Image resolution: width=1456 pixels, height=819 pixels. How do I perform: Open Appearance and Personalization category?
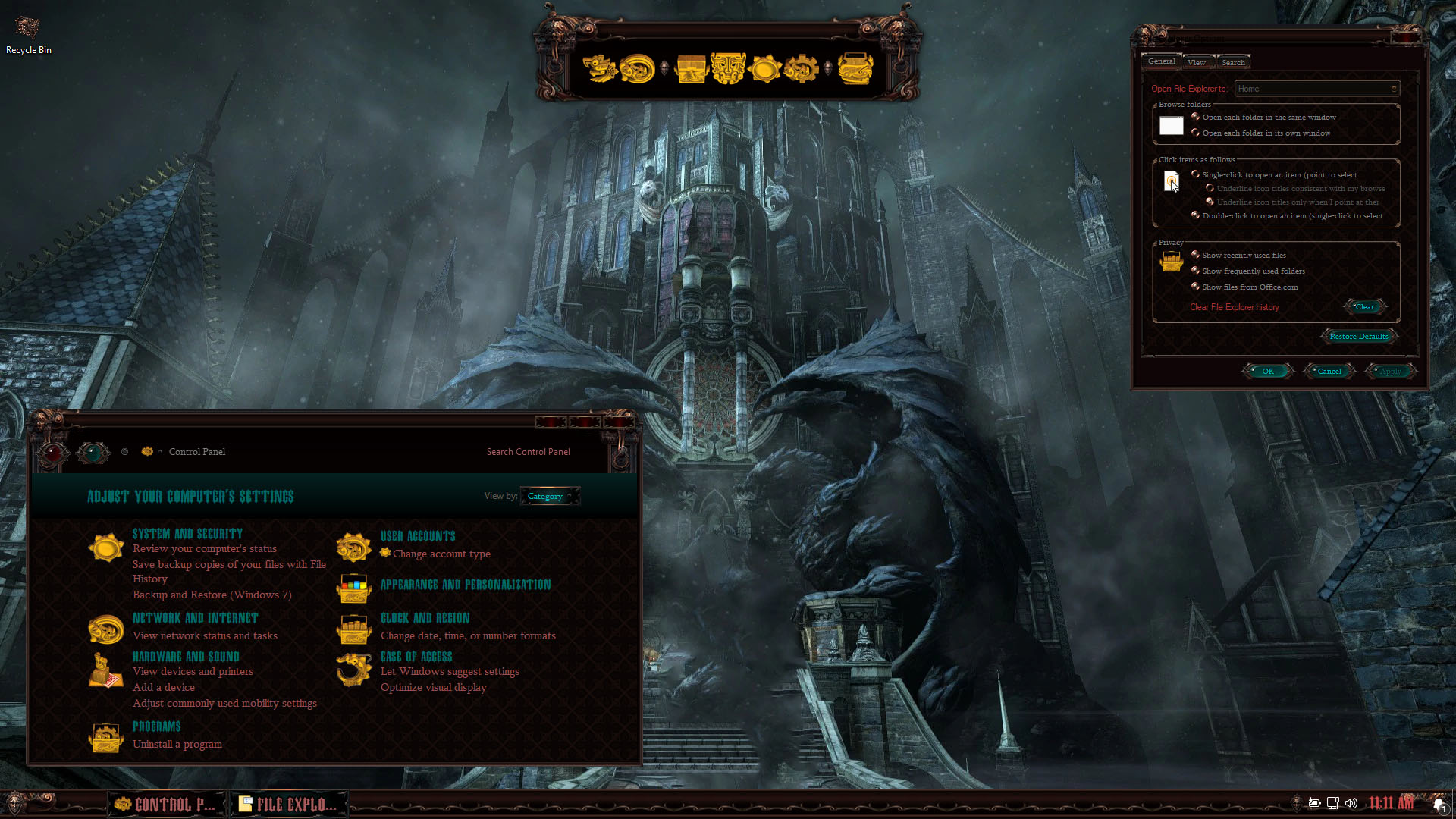pos(466,585)
